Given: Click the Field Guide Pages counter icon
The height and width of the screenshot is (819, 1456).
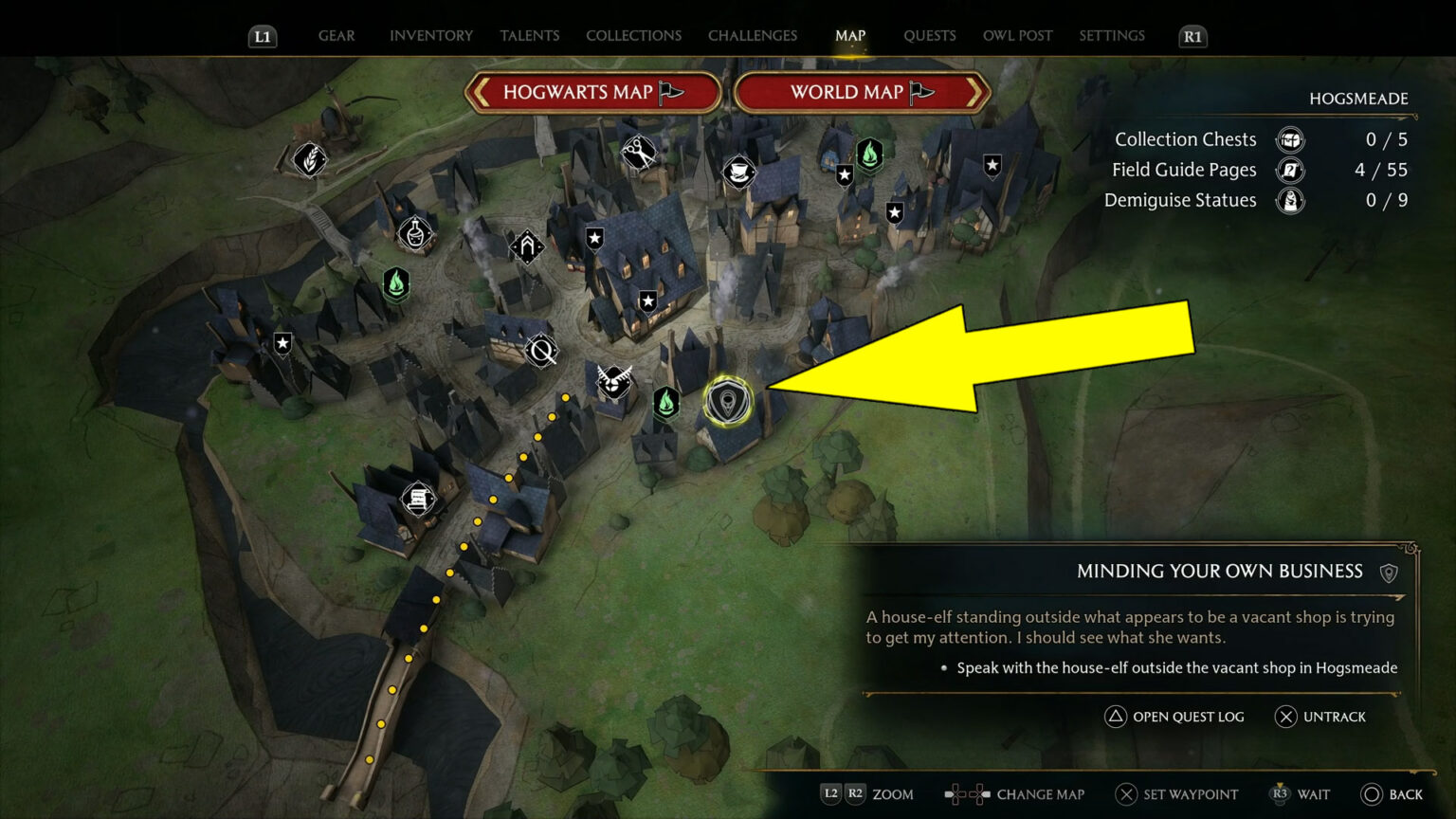Looking at the screenshot, I should pos(1290,170).
